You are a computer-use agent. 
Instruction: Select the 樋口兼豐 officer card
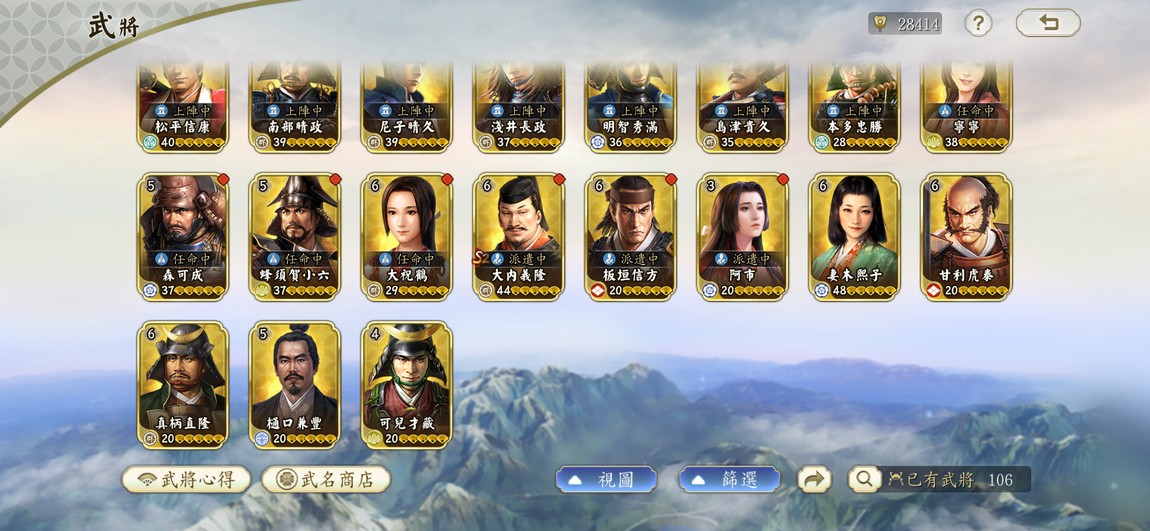tap(295, 384)
